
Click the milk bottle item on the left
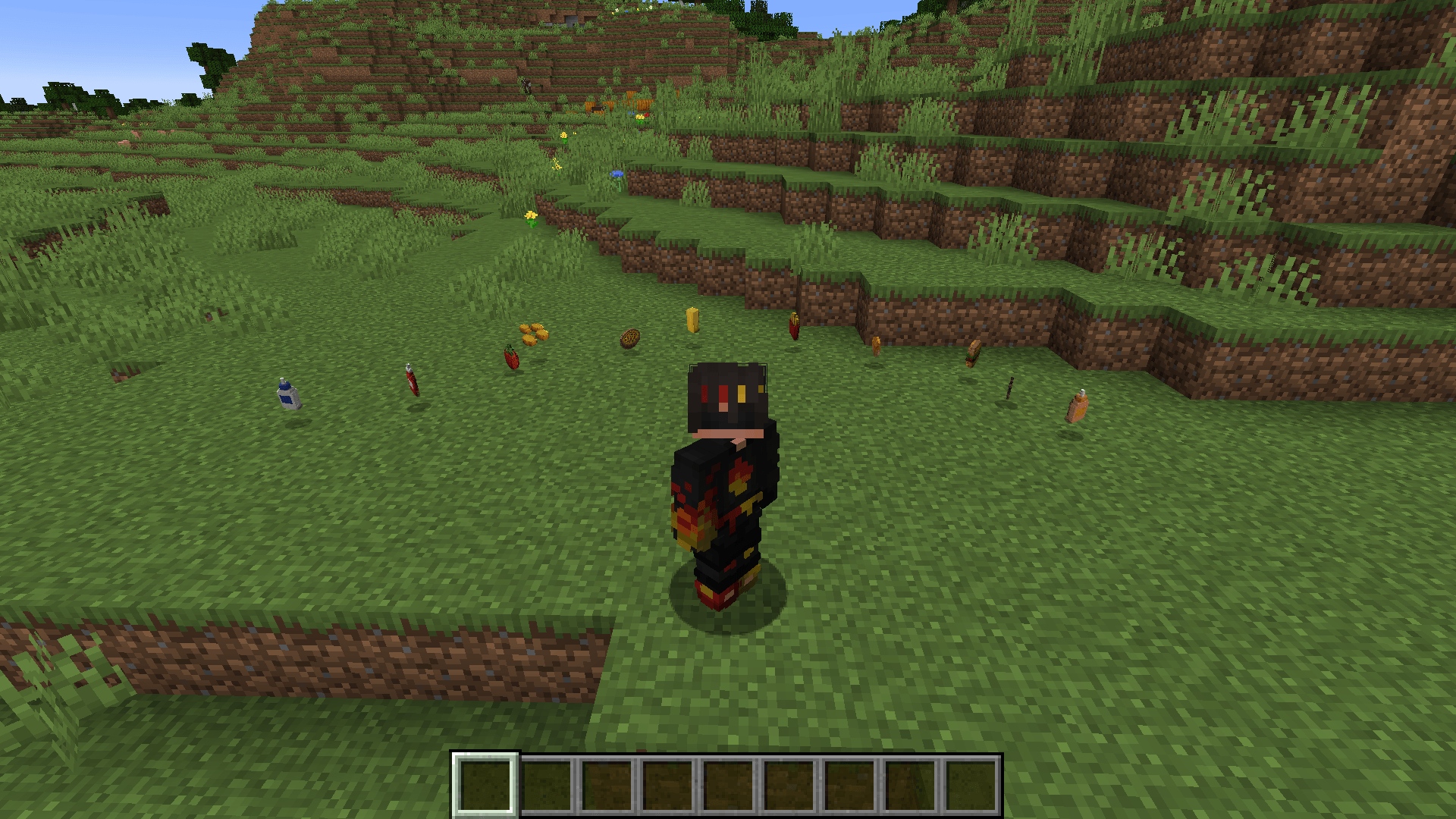[287, 395]
